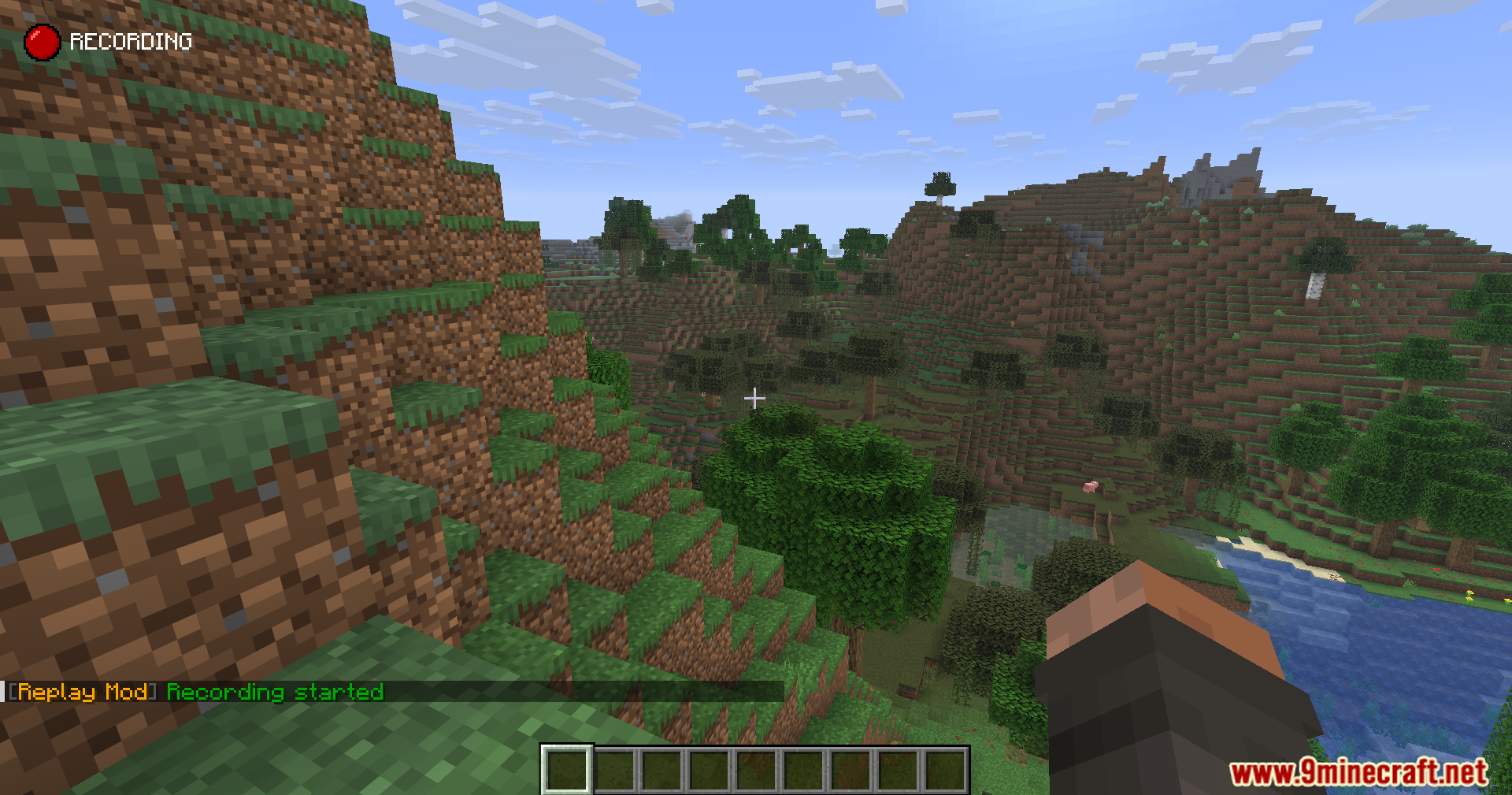Click the RECORDING label text
This screenshot has height=795, width=1512.
131,40
